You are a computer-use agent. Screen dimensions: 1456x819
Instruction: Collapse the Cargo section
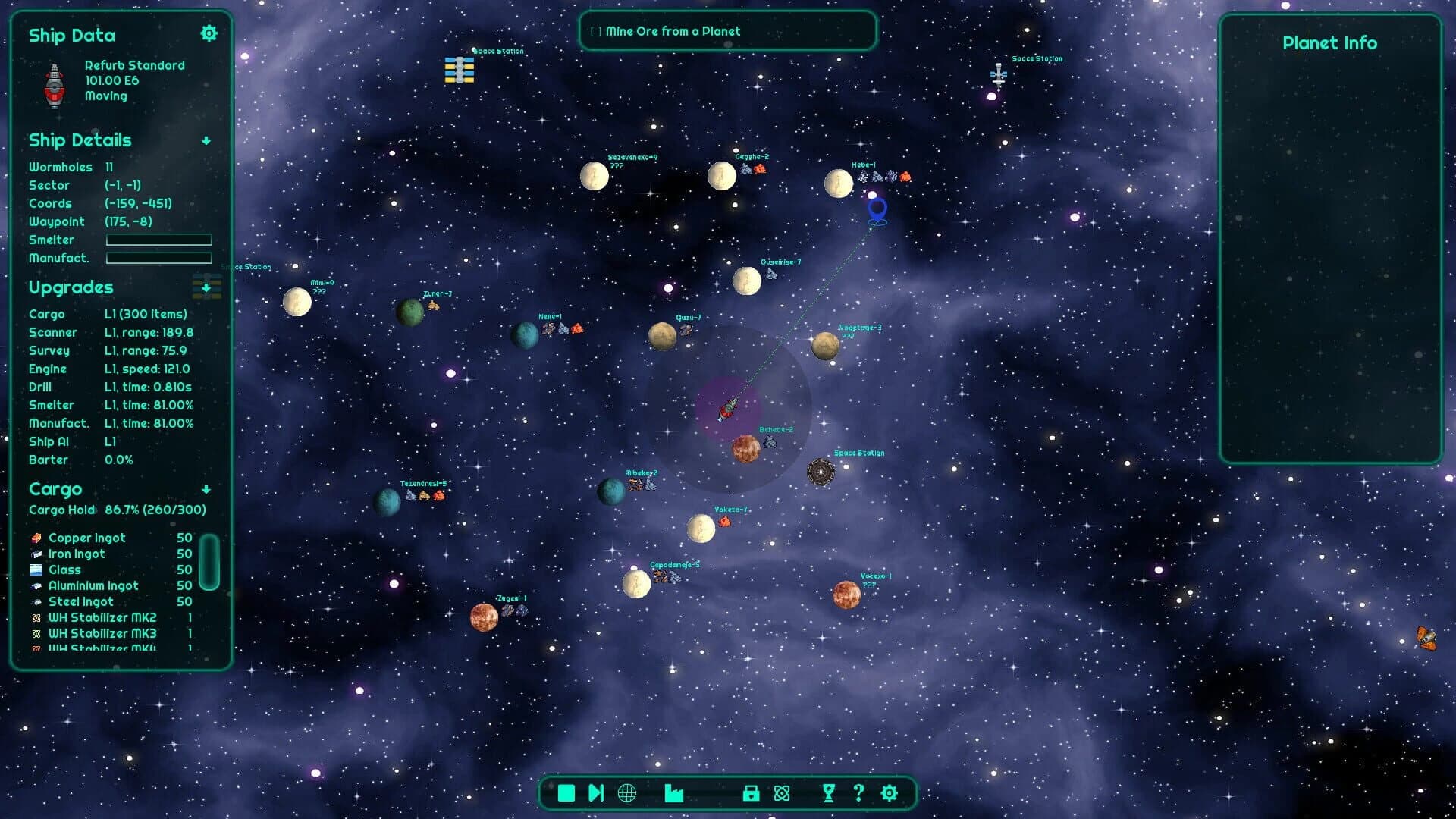coord(206,489)
